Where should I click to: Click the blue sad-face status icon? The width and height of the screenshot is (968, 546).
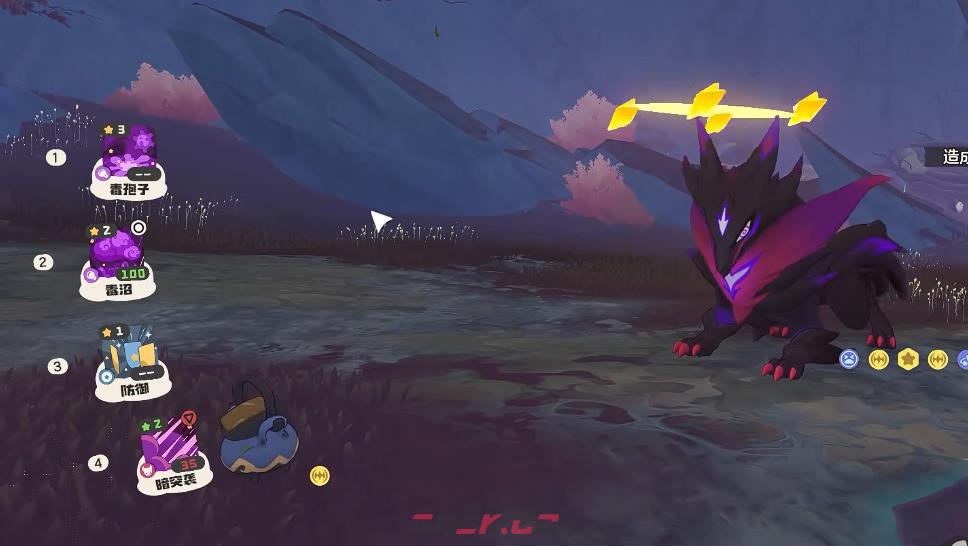click(x=849, y=359)
